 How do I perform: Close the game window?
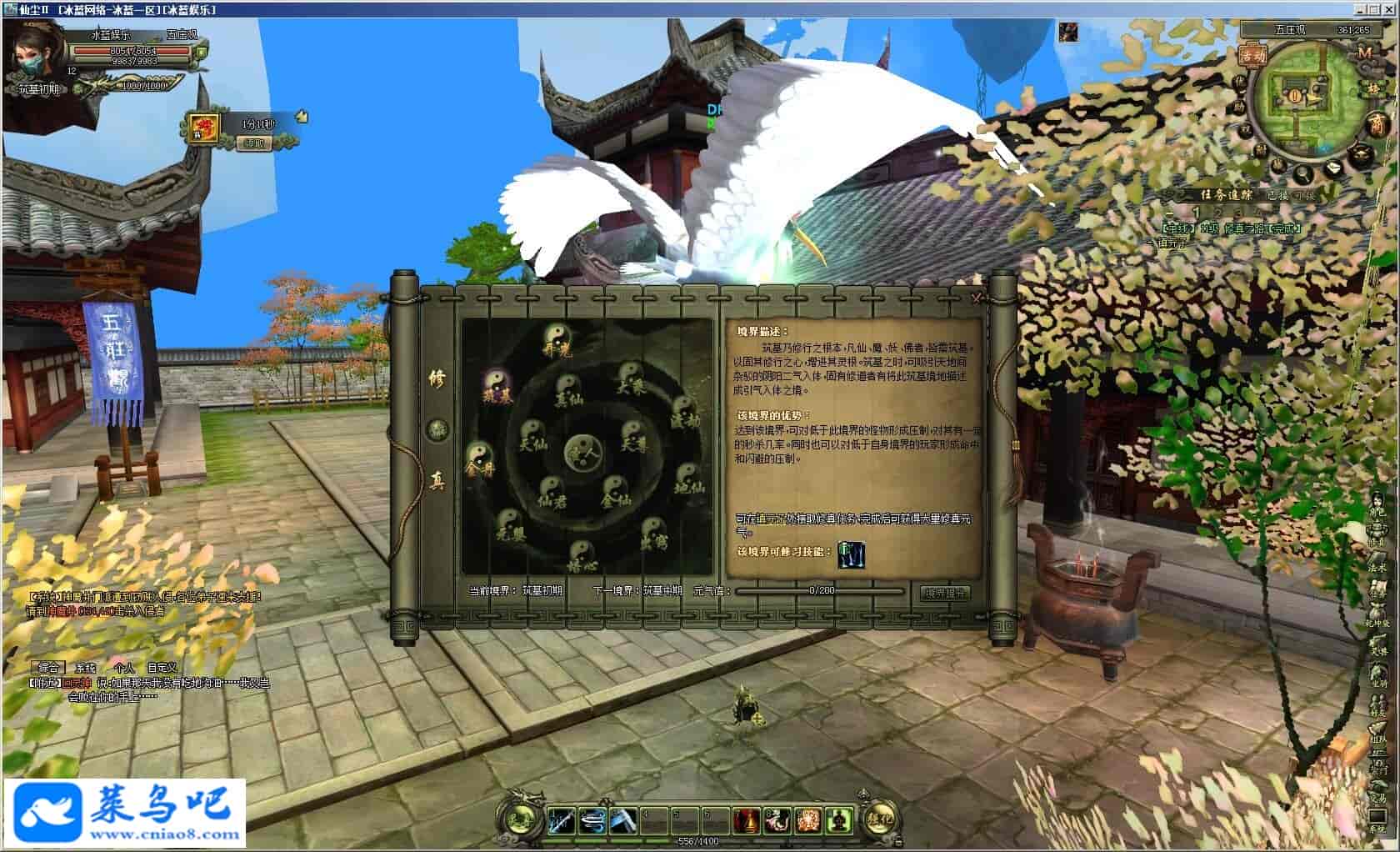tap(1390, 9)
